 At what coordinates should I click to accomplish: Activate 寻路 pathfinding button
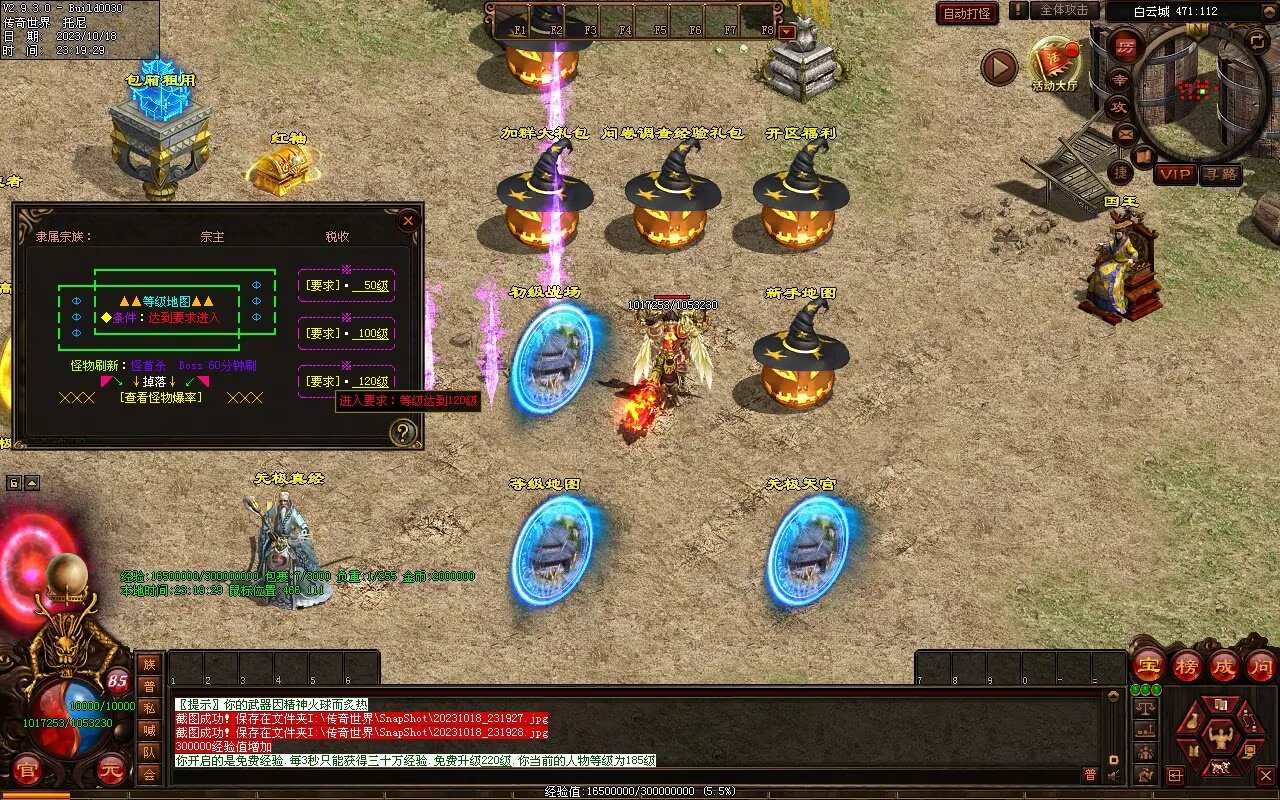pyautogui.click(x=1220, y=174)
